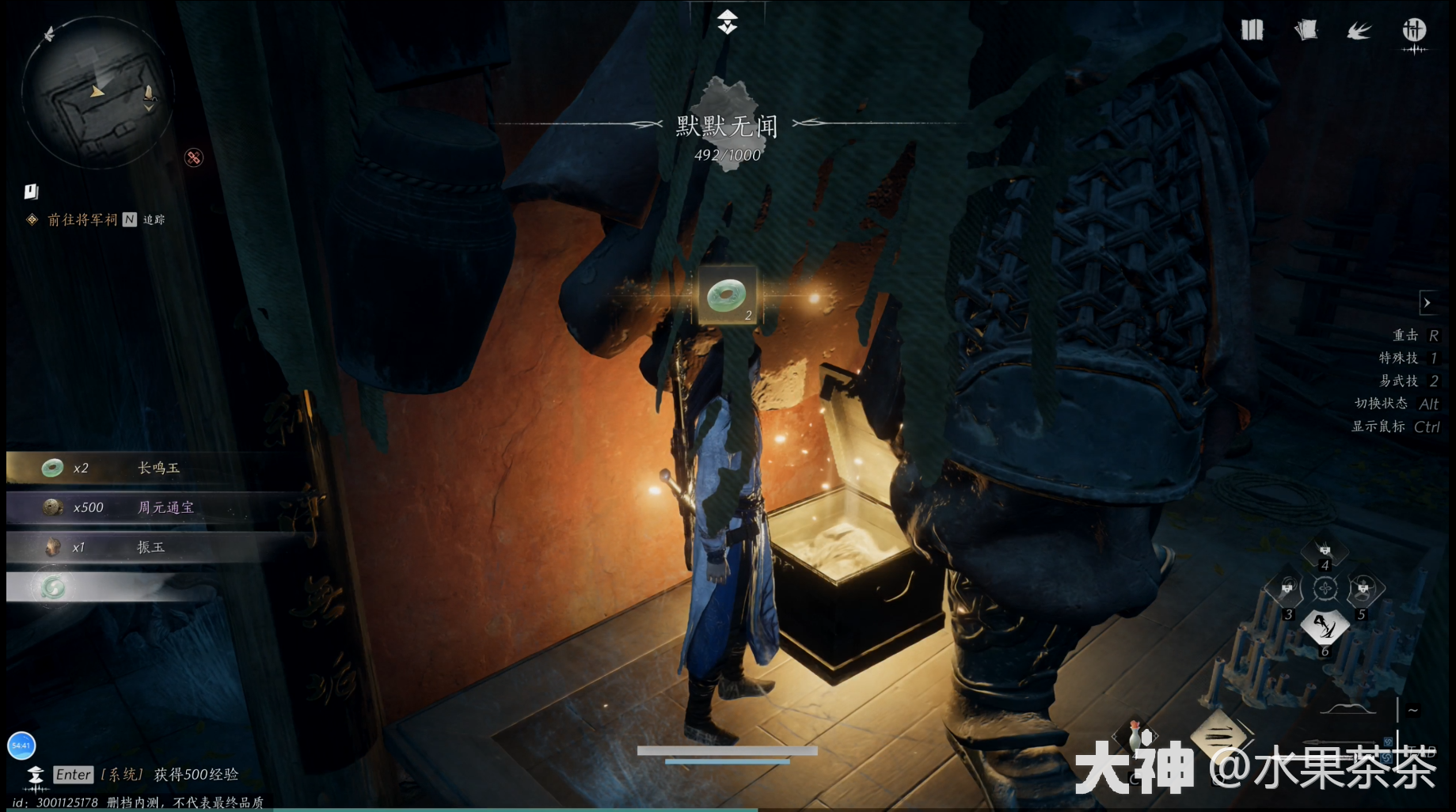Image resolution: width=1456 pixels, height=812 pixels.
Task: Select the 振玉 loot entry
Action: pos(158,547)
